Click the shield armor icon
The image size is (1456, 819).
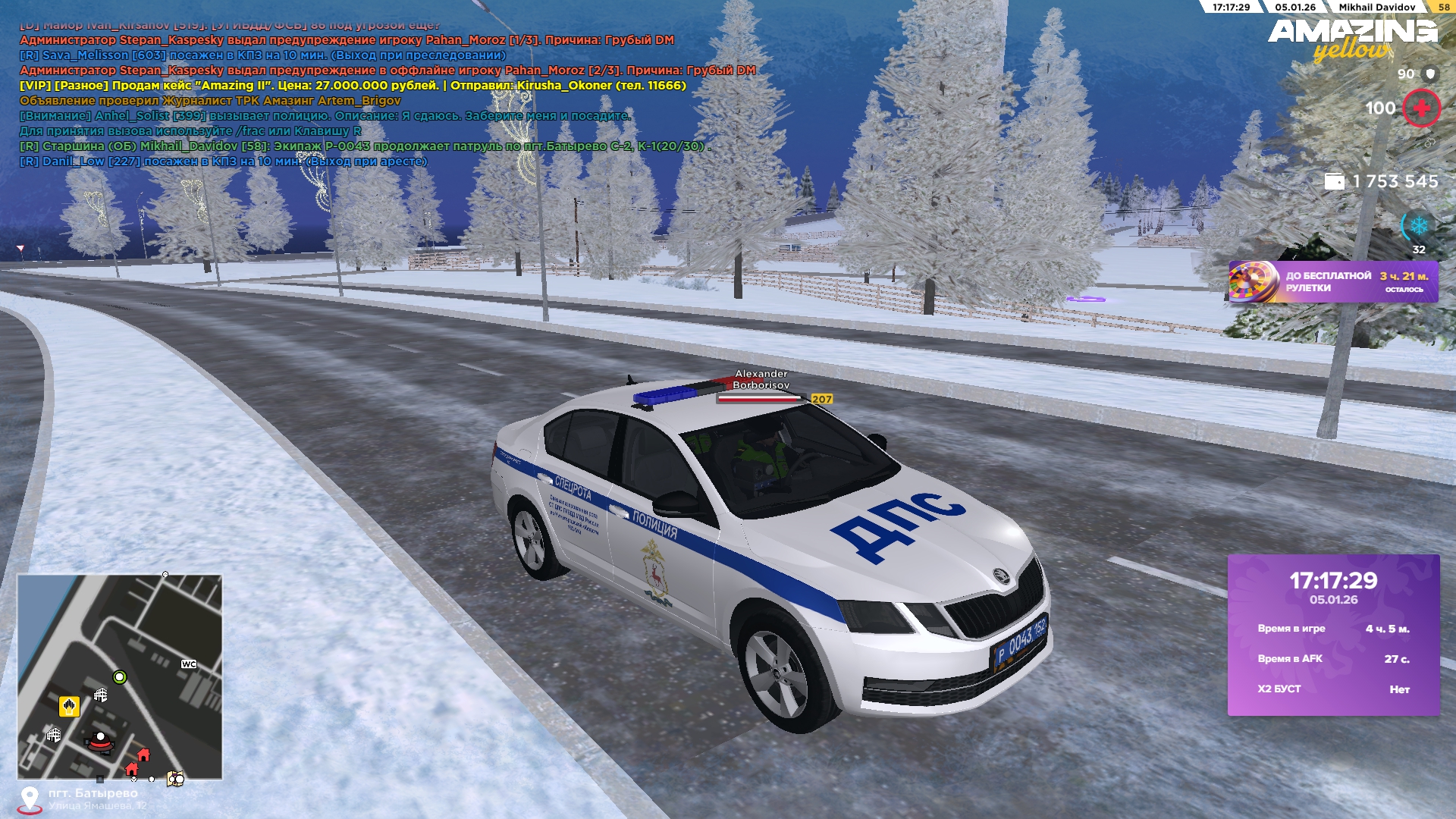click(x=1430, y=74)
